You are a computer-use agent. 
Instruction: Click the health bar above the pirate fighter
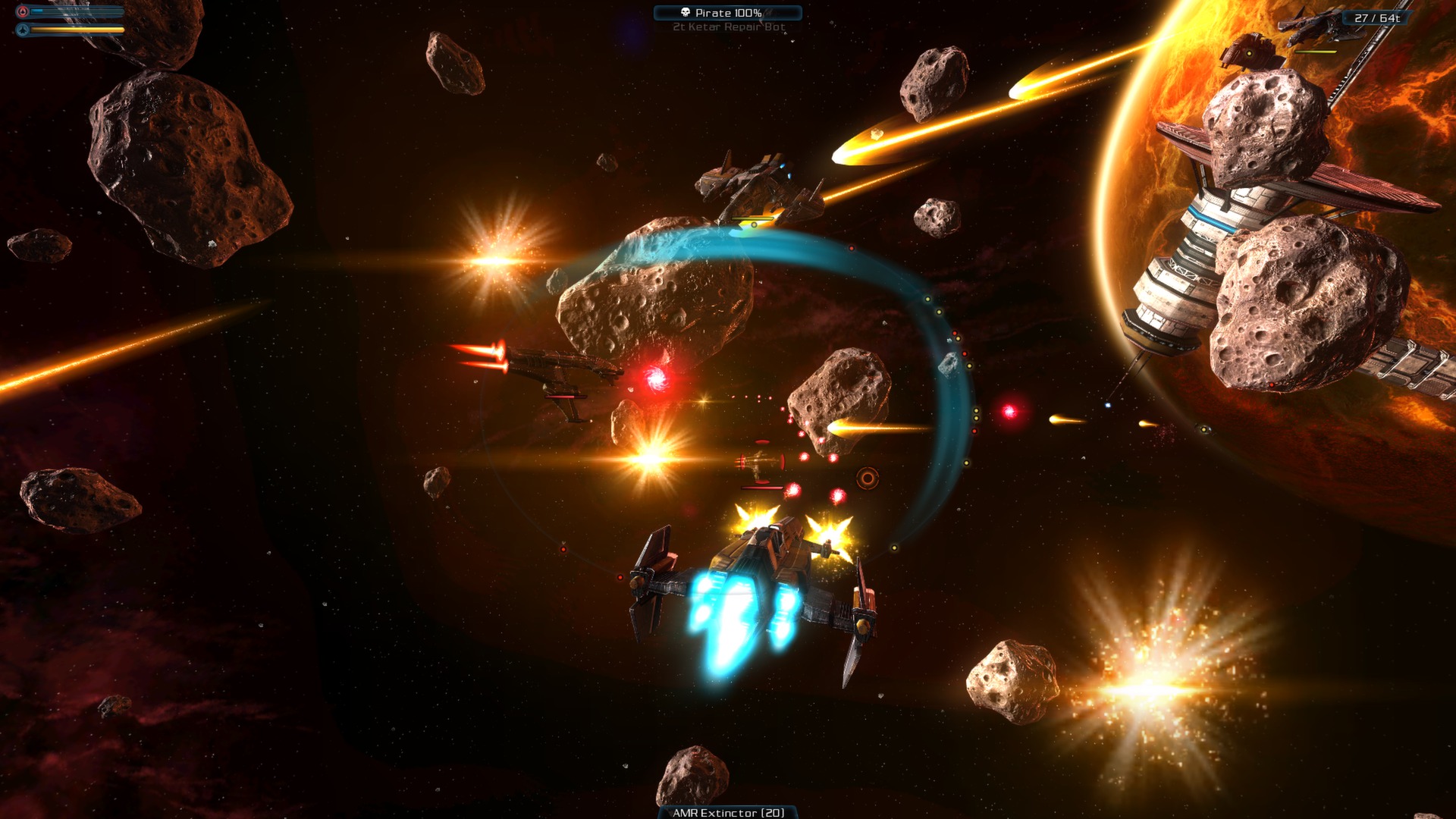[752, 218]
